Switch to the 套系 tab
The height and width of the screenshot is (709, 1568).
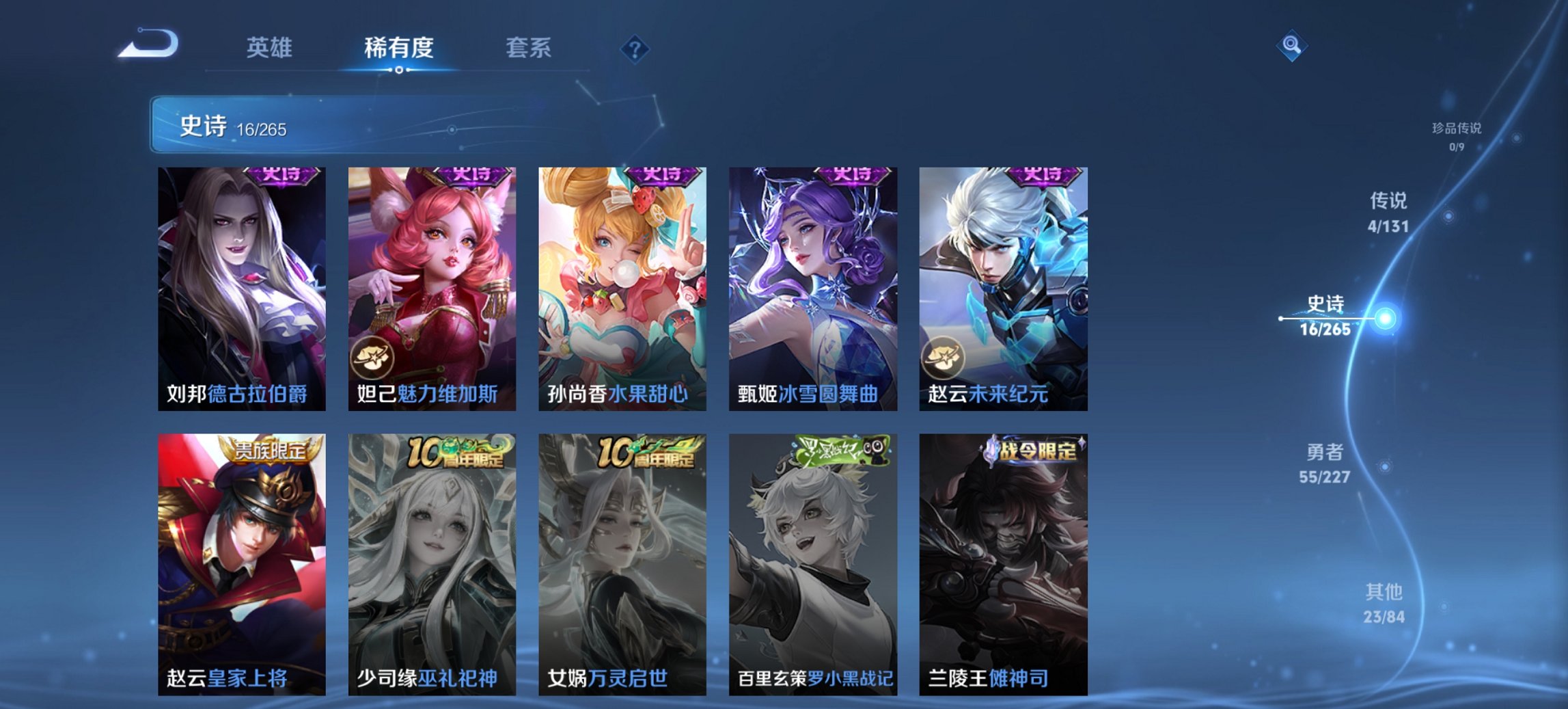528,47
